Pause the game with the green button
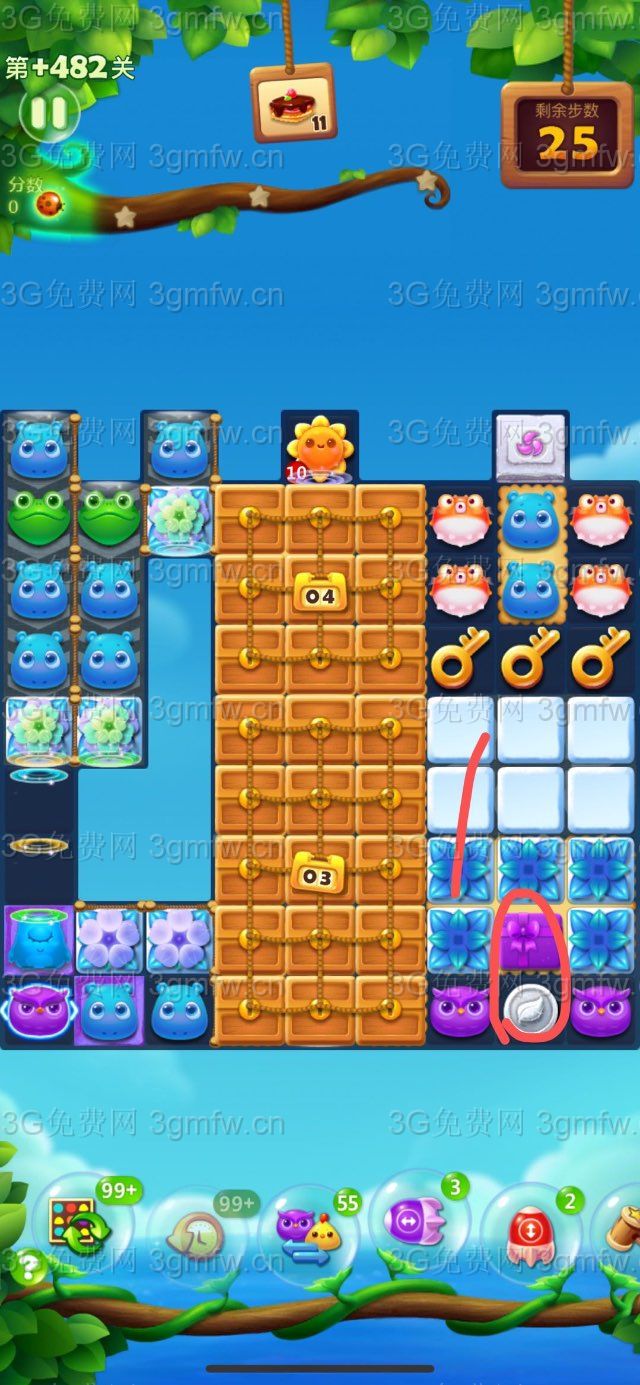640x1385 pixels. (x=47, y=112)
